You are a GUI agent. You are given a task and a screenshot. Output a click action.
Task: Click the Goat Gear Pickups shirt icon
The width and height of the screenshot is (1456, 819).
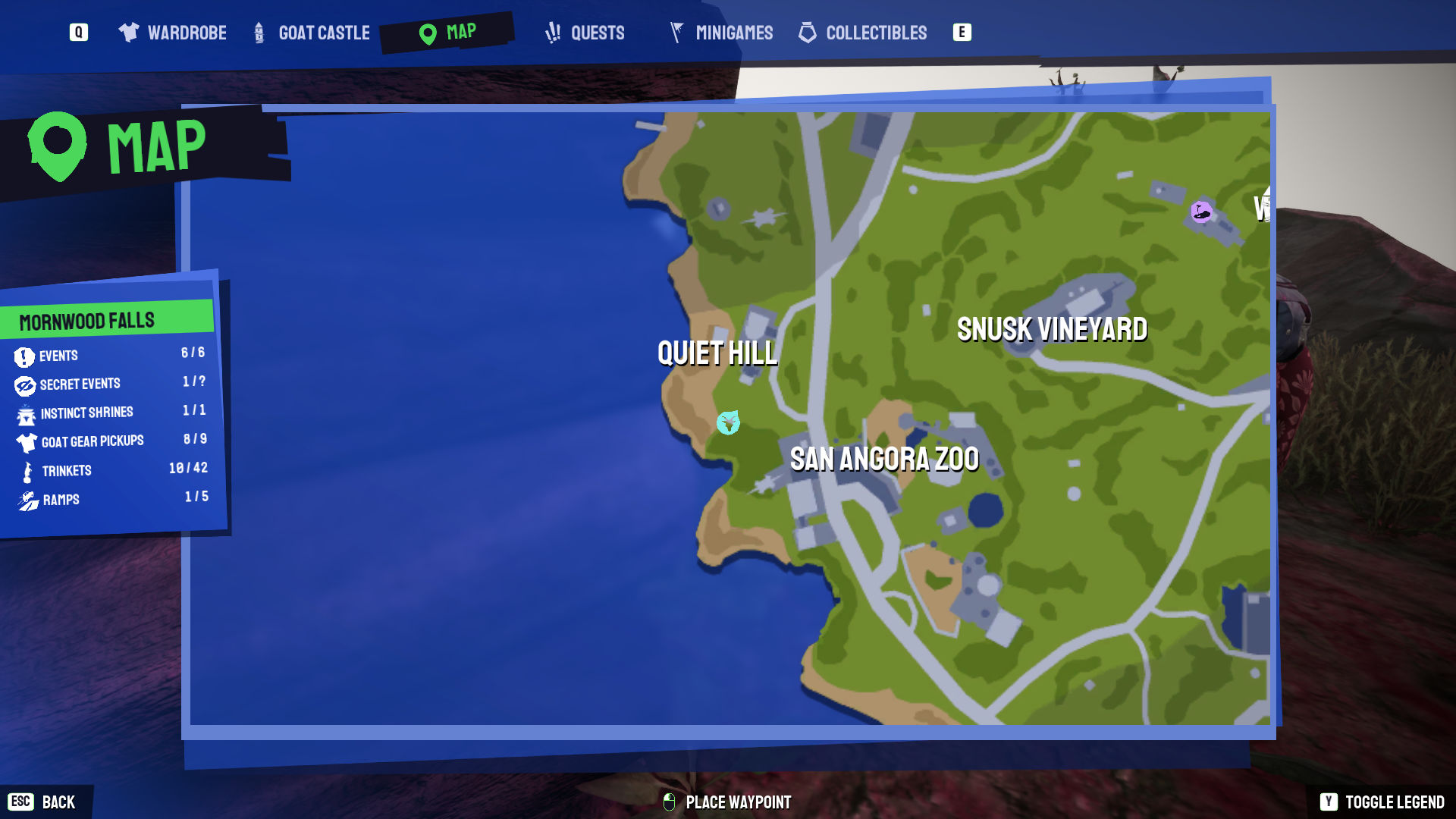click(x=25, y=442)
